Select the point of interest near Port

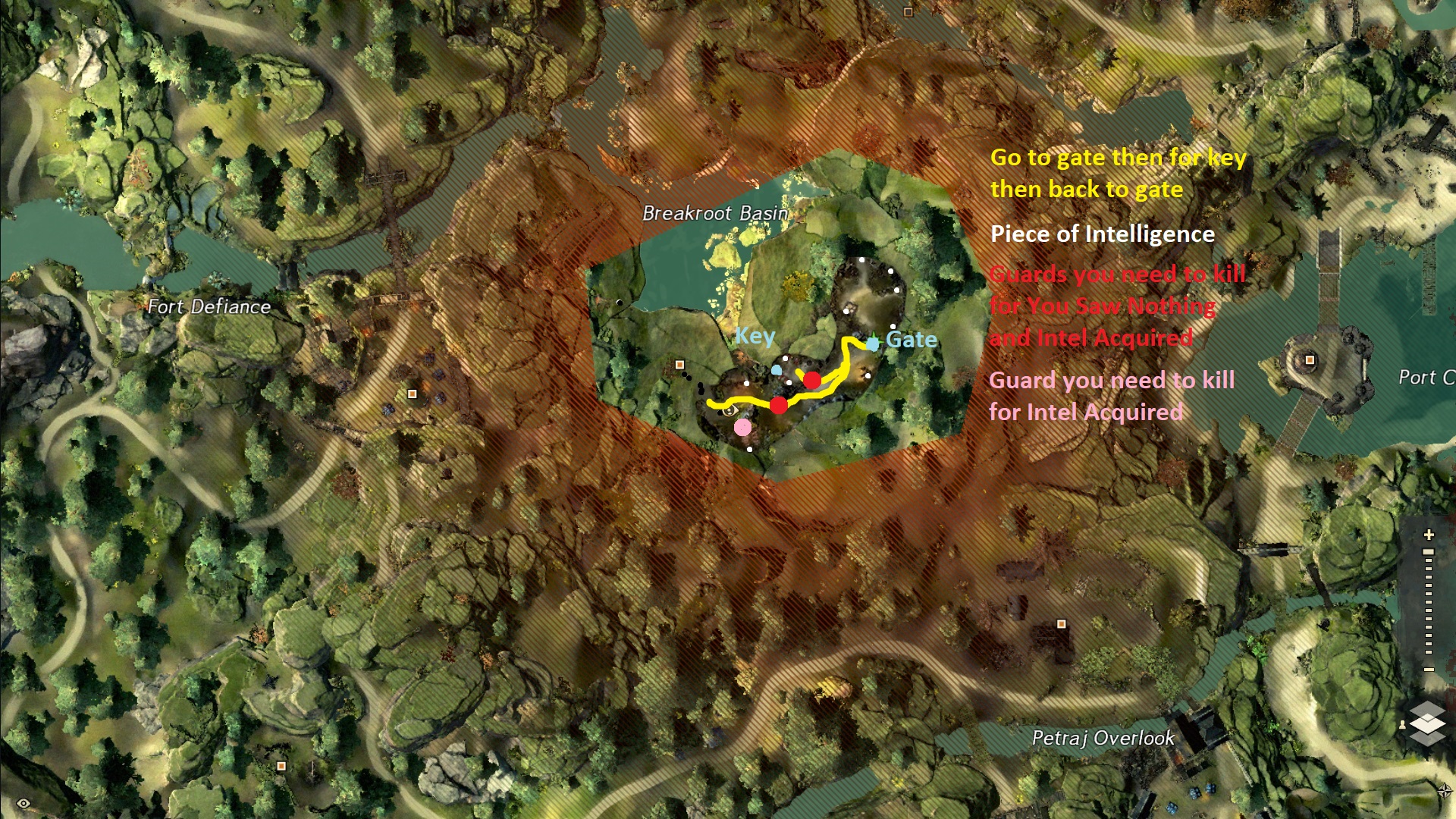(1310, 359)
